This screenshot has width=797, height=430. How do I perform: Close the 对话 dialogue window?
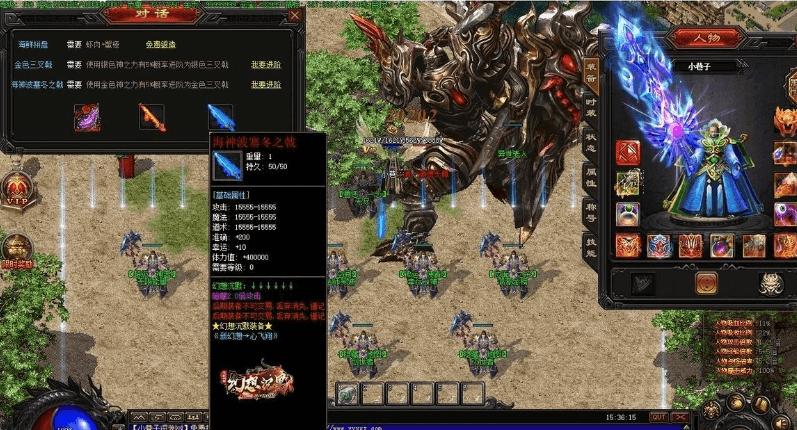point(293,16)
